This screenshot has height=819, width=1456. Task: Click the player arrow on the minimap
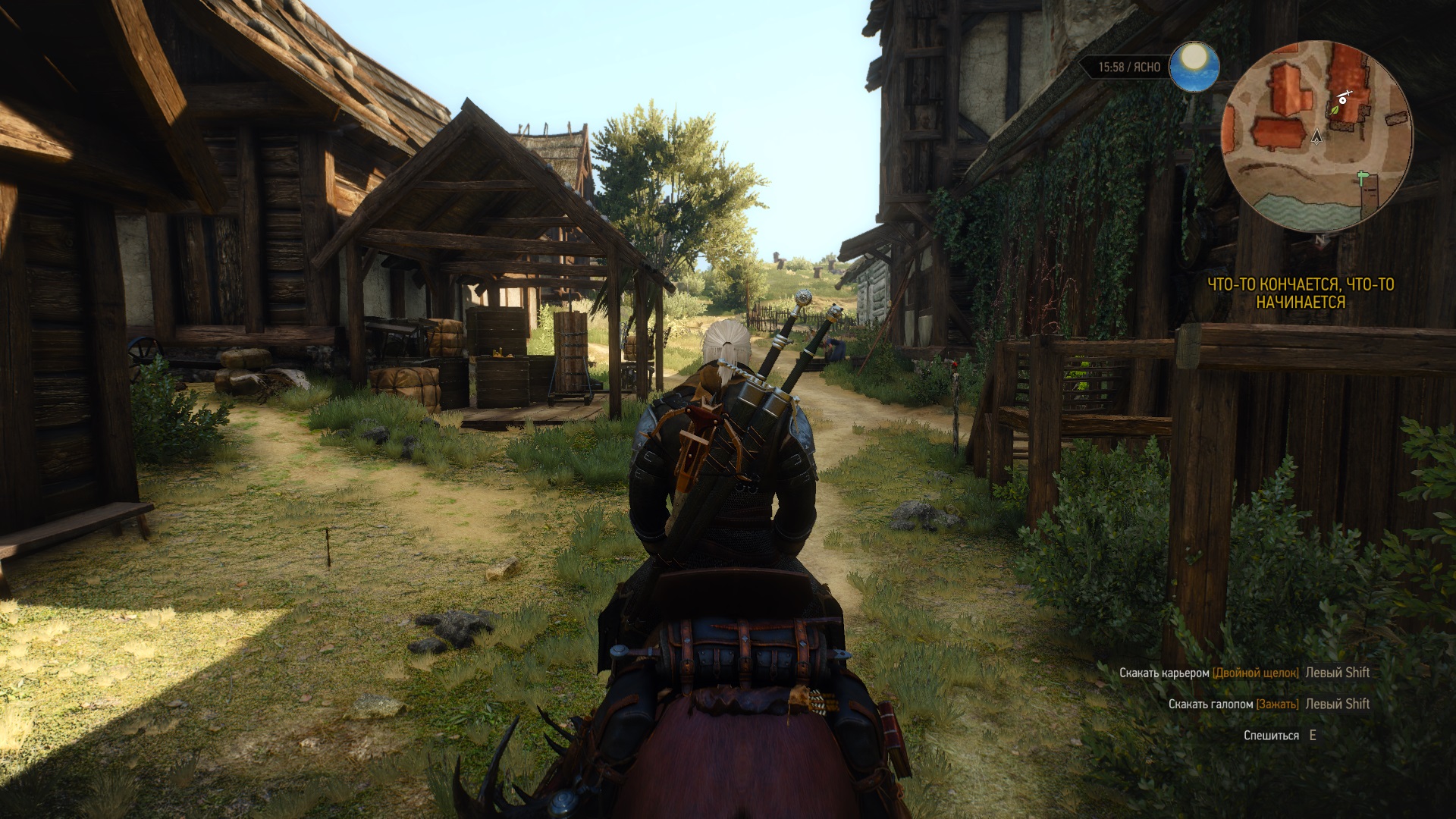tap(1317, 136)
